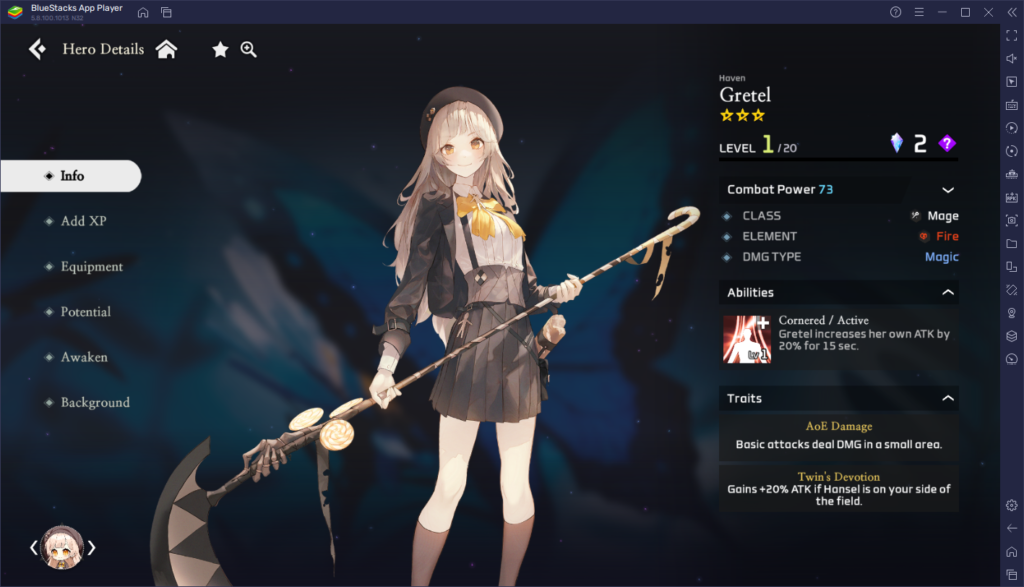Switch to previous hero with left arrow
The height and width of the screenshot is (587, 1024).
[x=33, y=547]
